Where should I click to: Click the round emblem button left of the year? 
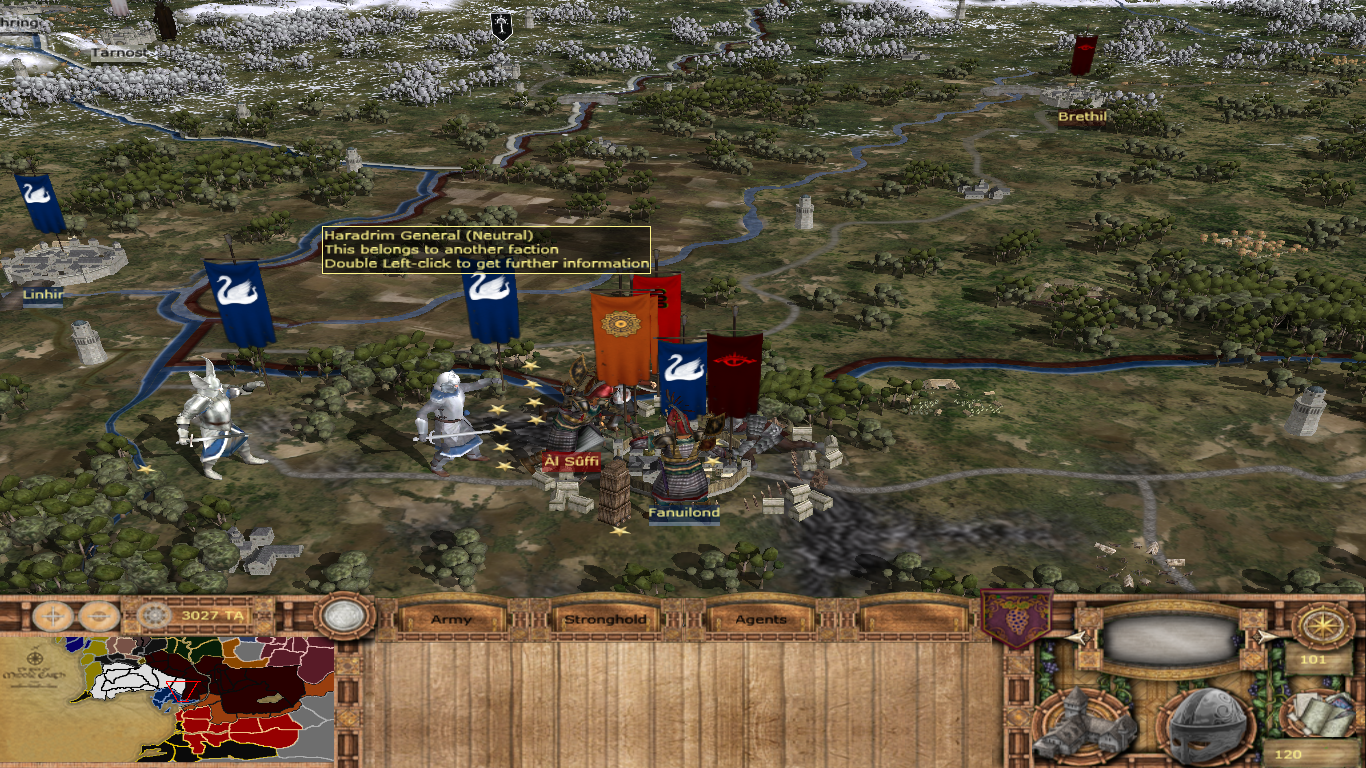154,615
